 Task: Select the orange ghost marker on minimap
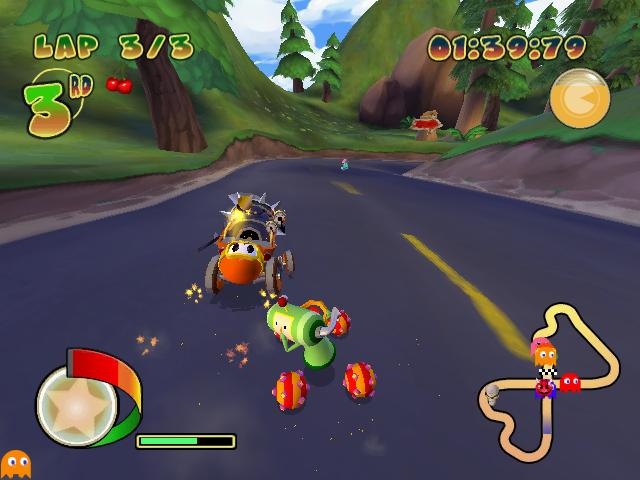[x=546, y=356]
